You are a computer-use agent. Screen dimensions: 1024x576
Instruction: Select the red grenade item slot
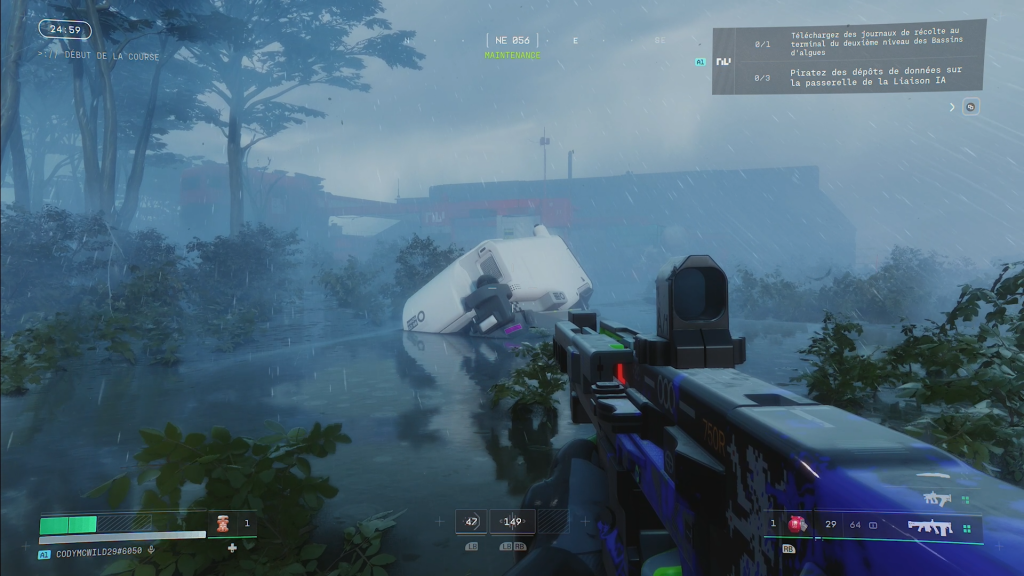[x=798, y=523]
